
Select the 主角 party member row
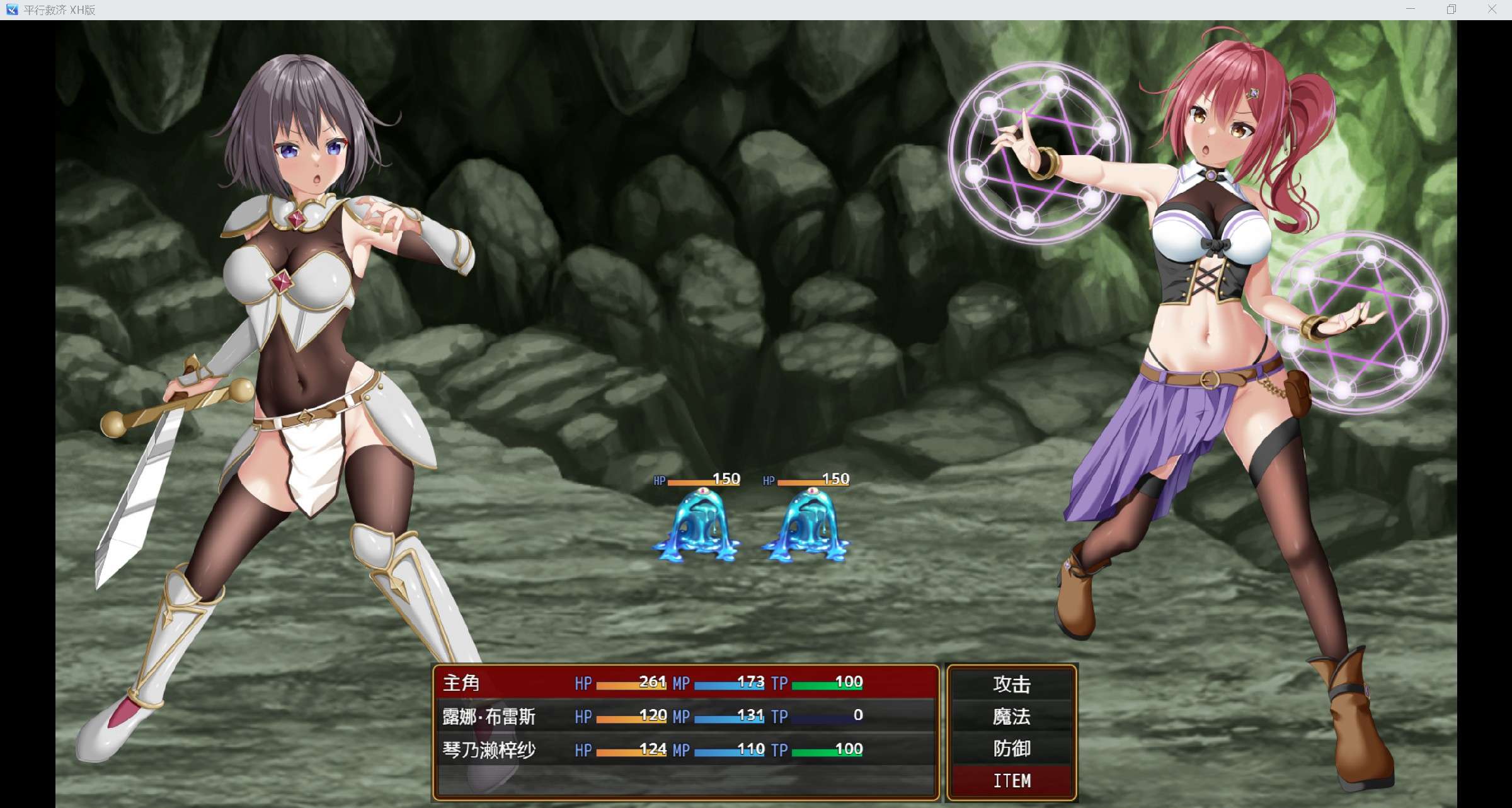pos(685,683)
